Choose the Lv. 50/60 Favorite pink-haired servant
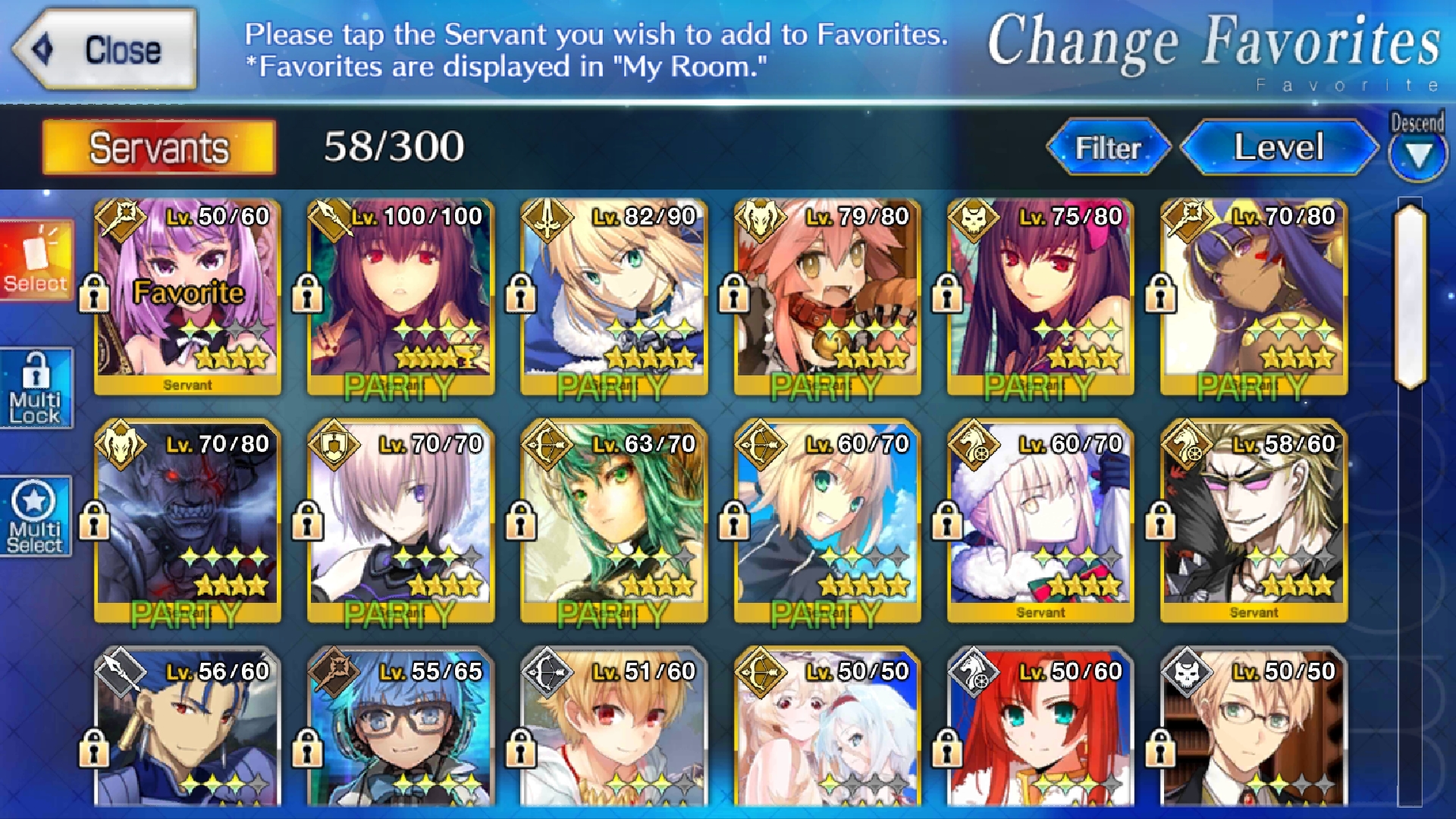This screenshot has height=819, width=1456. tap(187, 297)
